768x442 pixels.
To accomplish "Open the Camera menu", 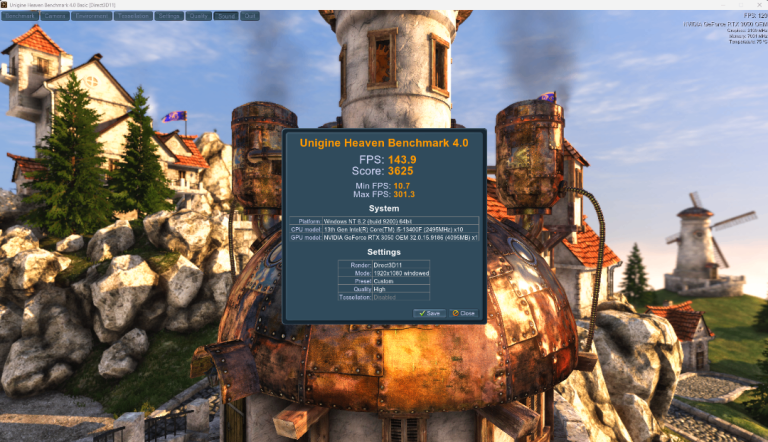I will [x=56, y=16].
